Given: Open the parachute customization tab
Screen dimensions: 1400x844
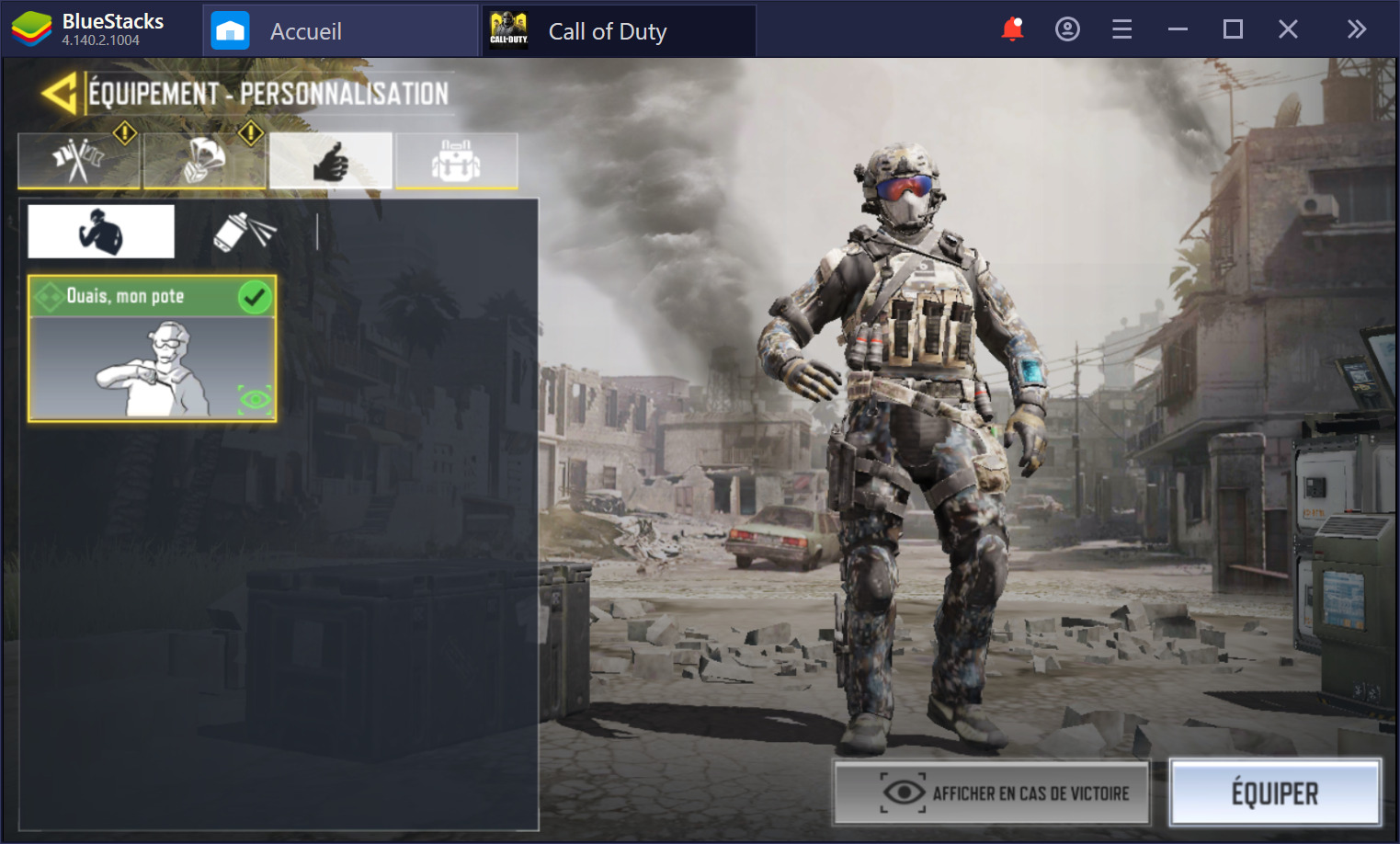Looking at the screenshot, I should click(x=204, y=162).
